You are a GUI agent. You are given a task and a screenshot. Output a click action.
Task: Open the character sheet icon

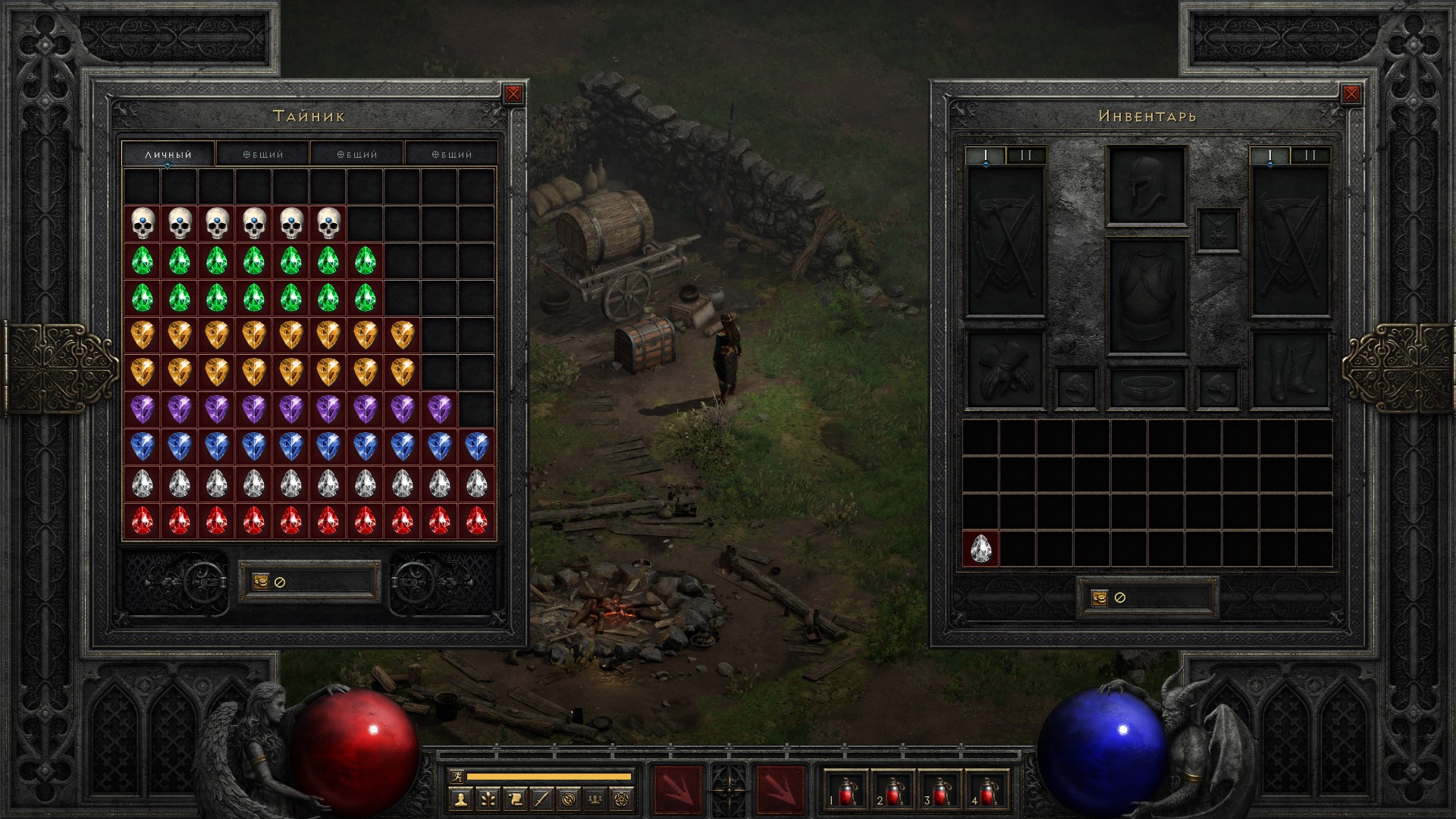(460, 799)
